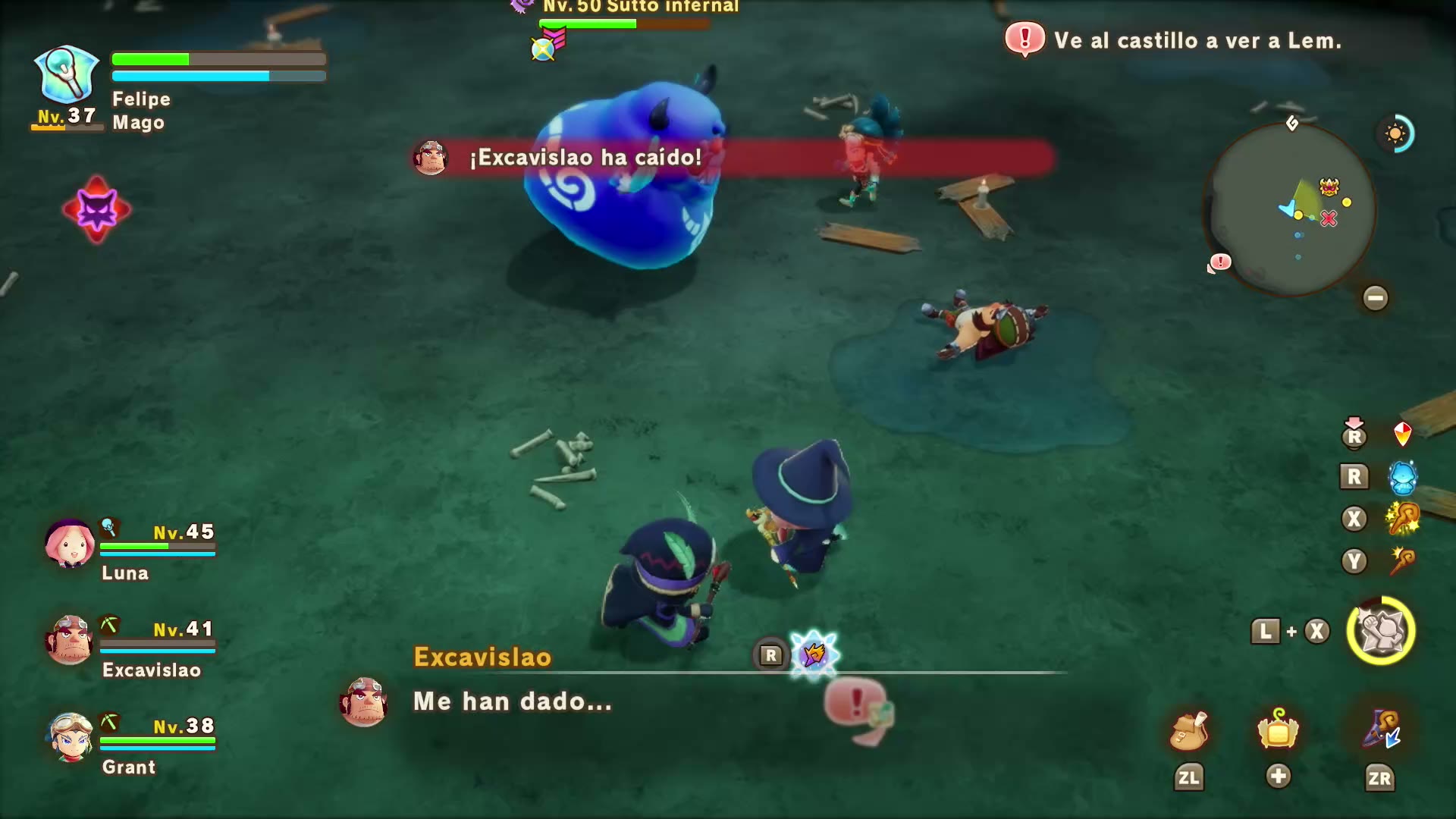Click the purple demon face status icon
Image resolution: width=1456 pixels, height=819 pixels.
(97, 210)
